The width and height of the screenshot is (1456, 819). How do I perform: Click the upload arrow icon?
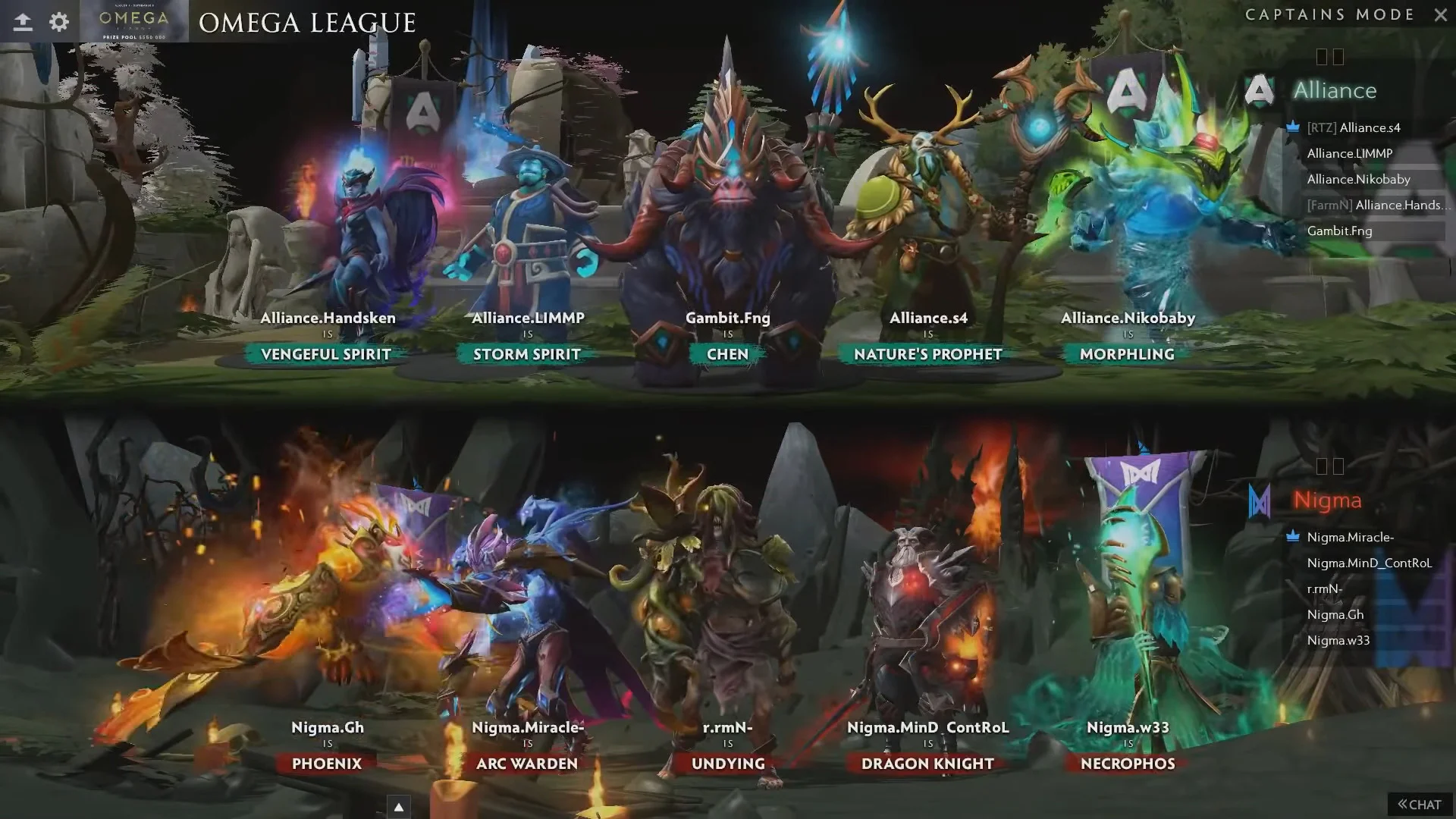click(x=23, y=21)
